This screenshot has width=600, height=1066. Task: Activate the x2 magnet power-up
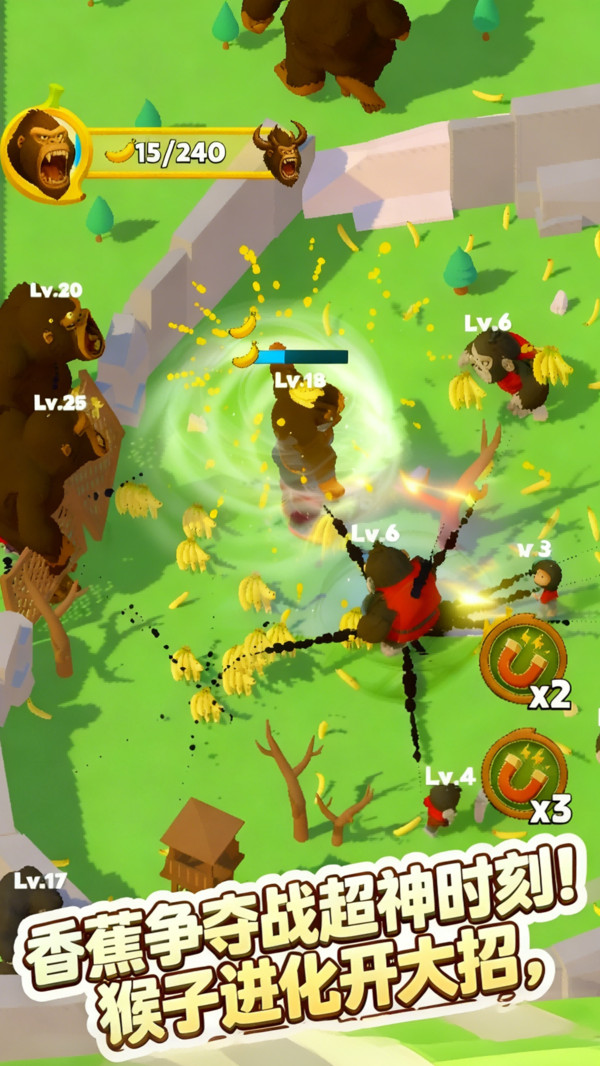(x=523, y=660)
